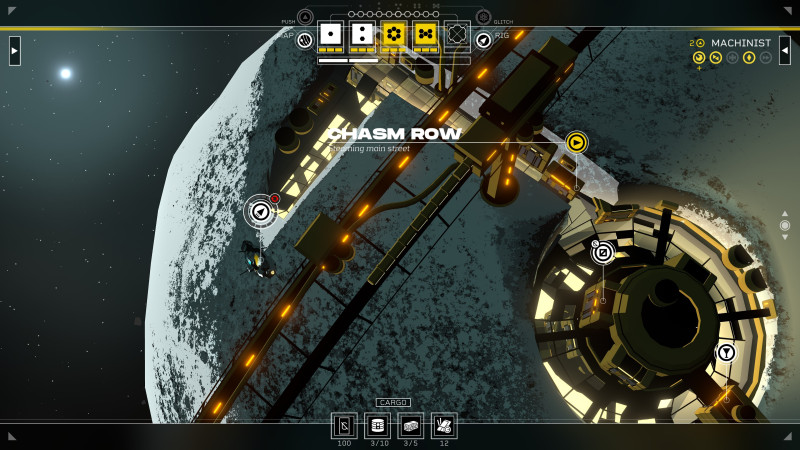
Task: Open the Machinist character panel
Action: click(740, 43)
